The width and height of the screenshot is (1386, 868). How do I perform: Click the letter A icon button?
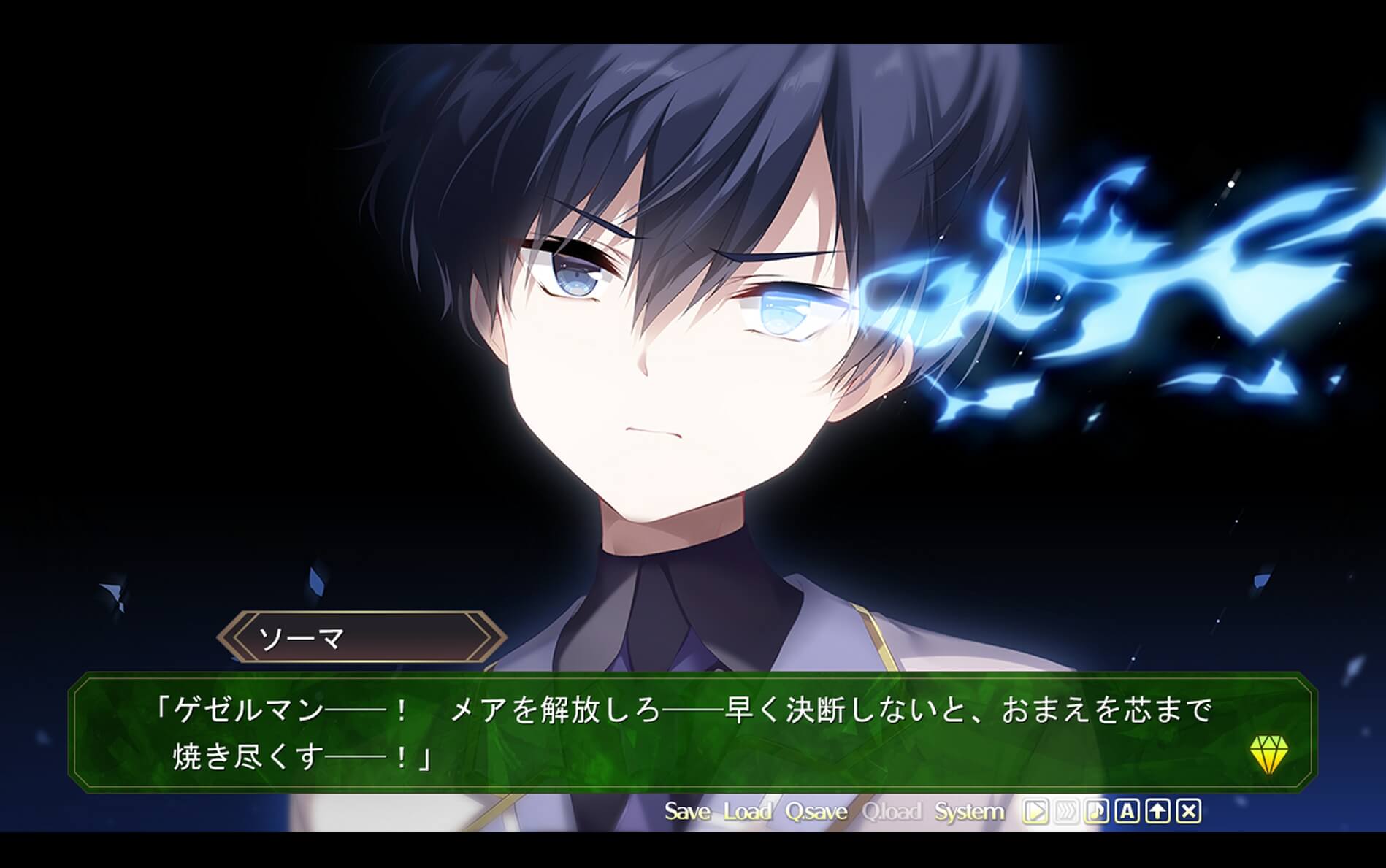click(x=1127, y=812)
